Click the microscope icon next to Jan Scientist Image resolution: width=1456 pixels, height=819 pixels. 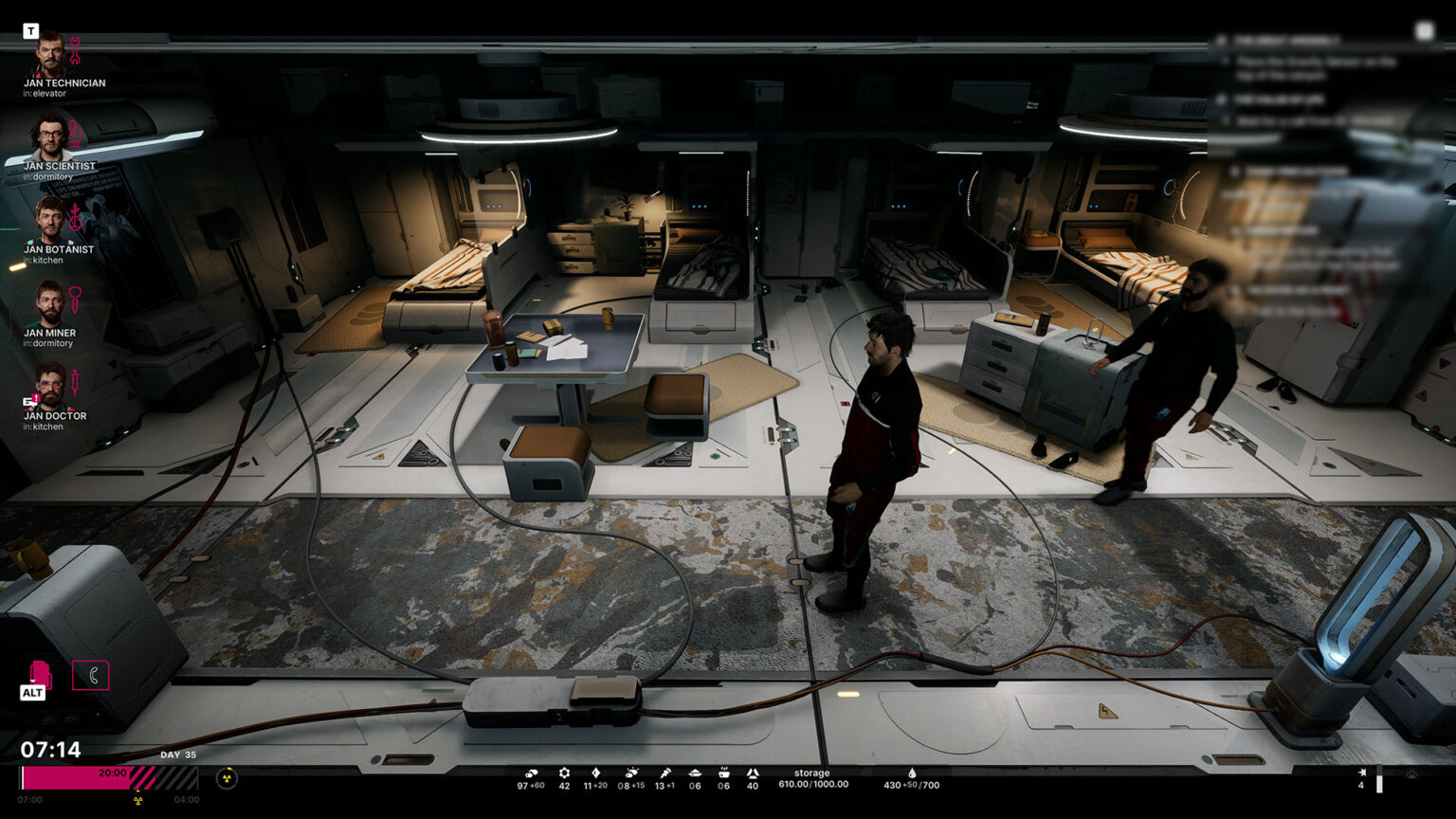coord(75,133)
